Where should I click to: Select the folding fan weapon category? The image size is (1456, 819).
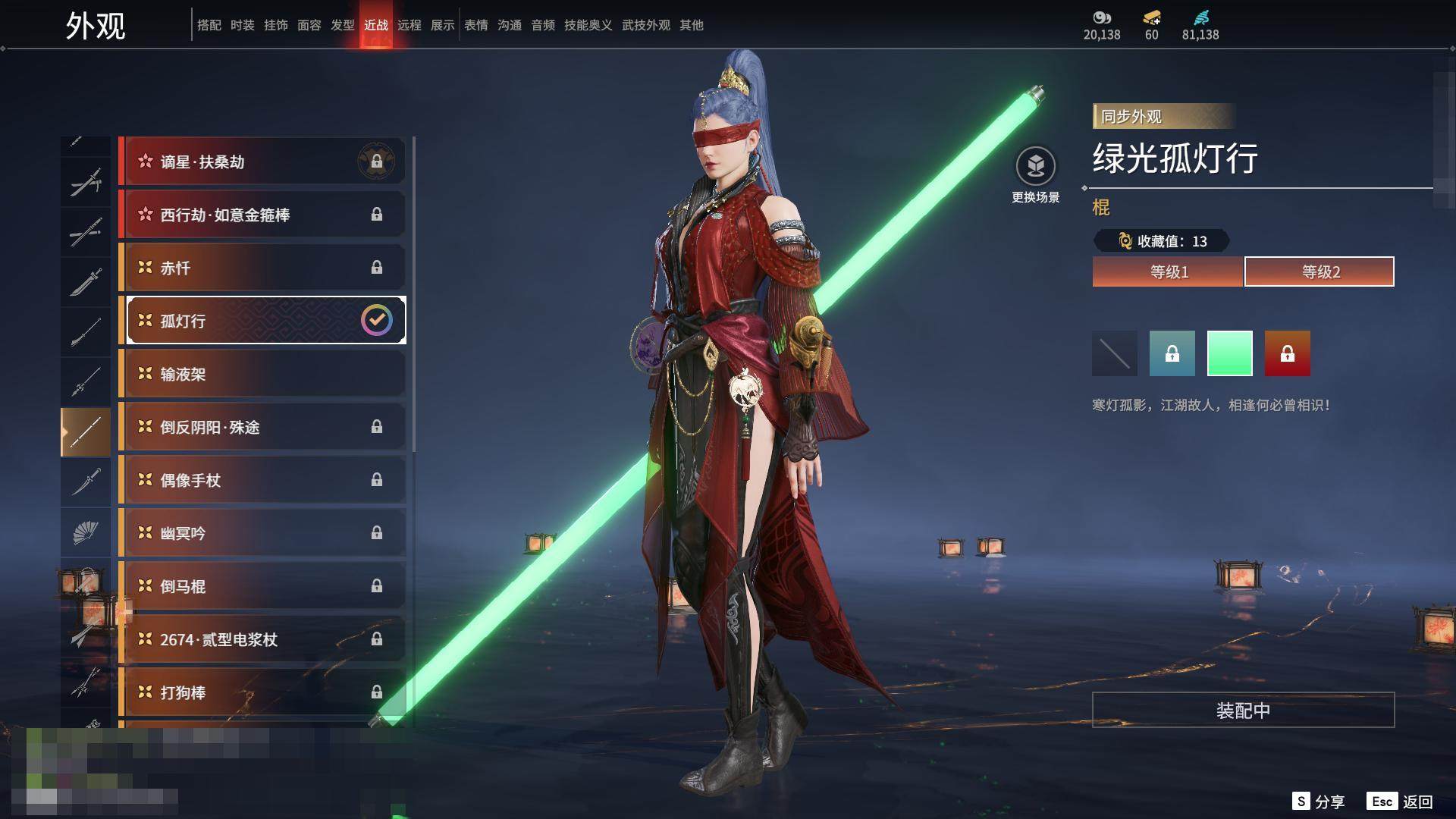coord(86,532)
